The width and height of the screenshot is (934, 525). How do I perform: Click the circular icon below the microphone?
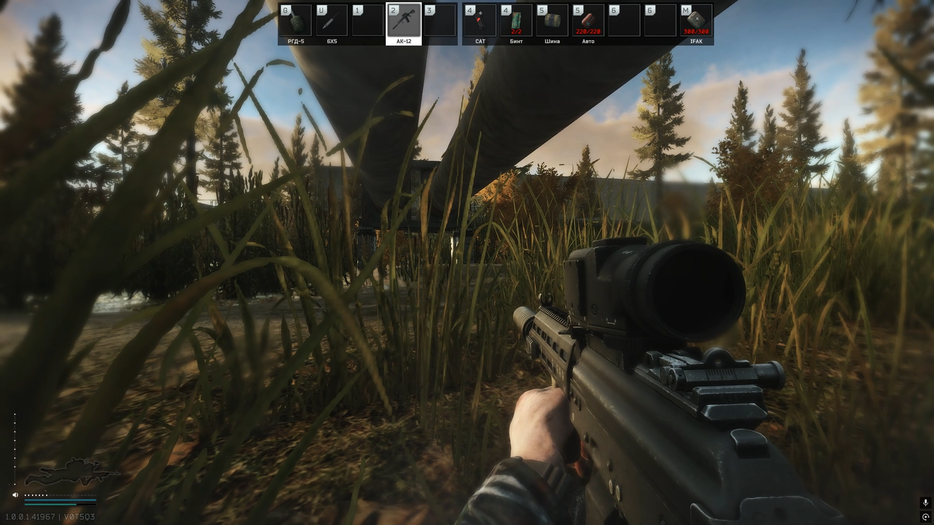tap(924, 516)
